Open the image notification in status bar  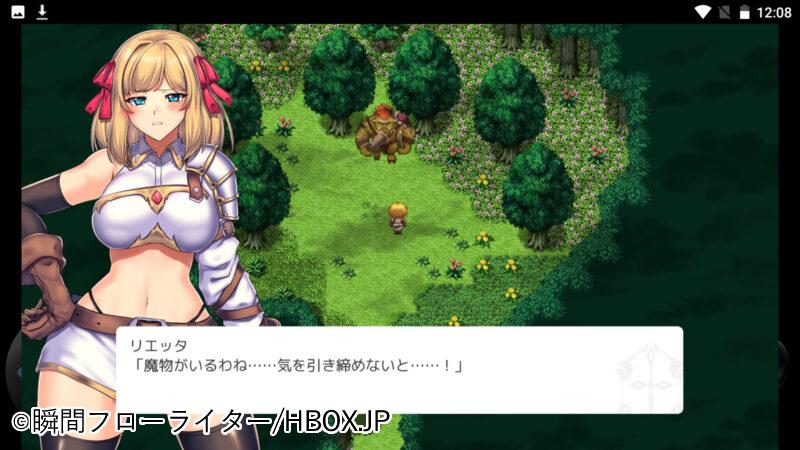pos(18,12)
